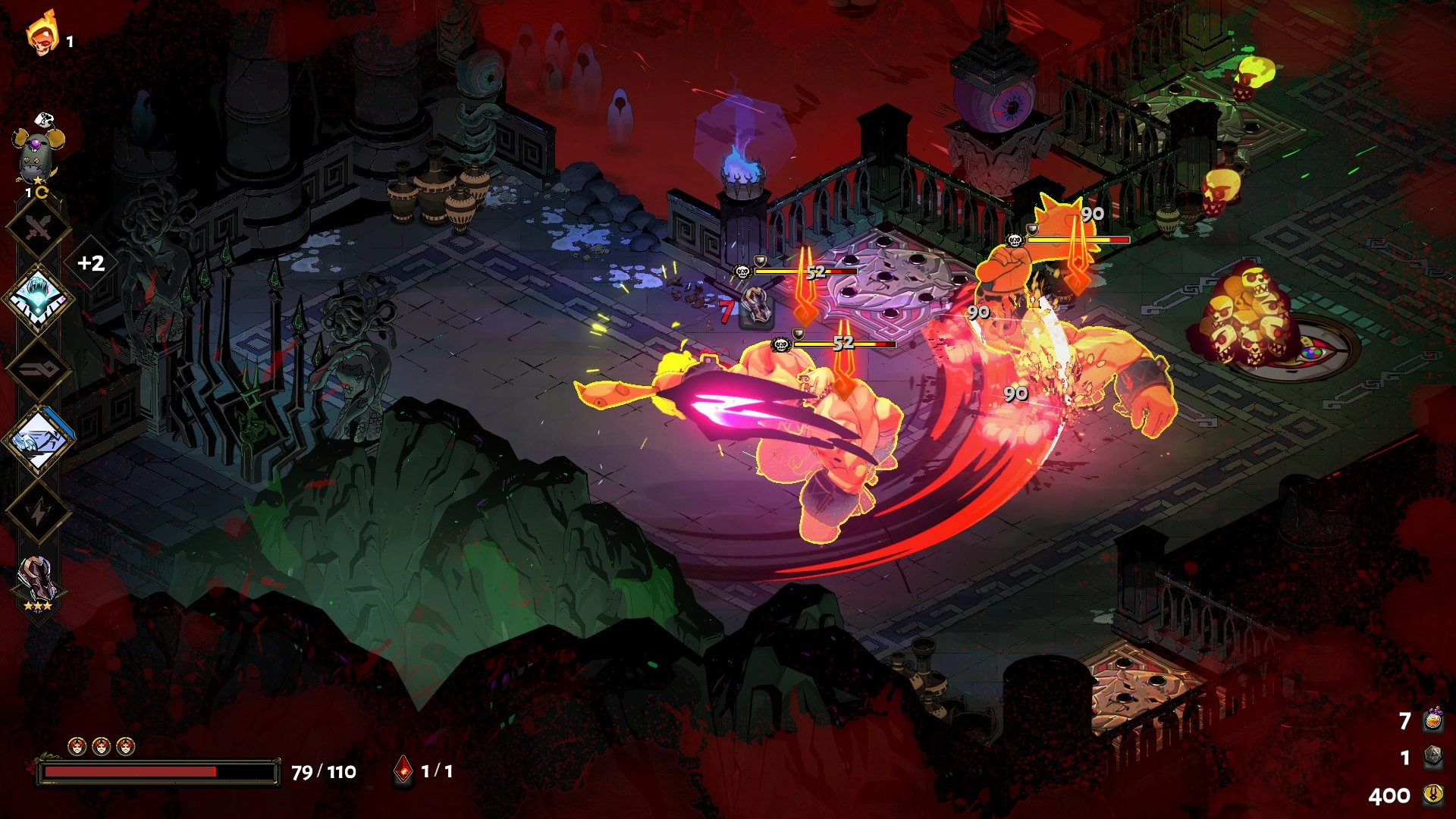Image resolution: width=1456 pixels, height=819 pixels.
Task: Click the red bloodstone cast icon
Action: [x=404, y=771]
